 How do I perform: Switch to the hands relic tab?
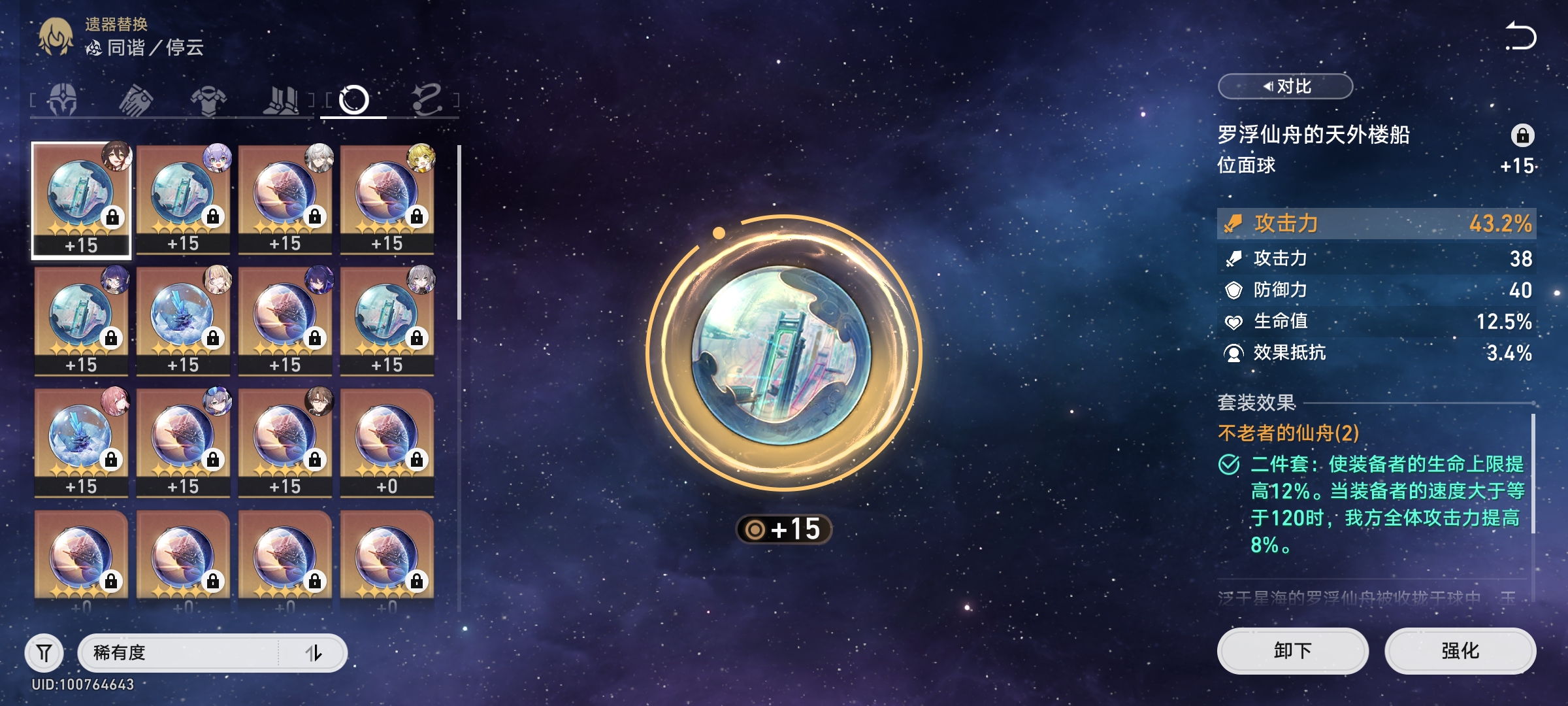[136, 100]
